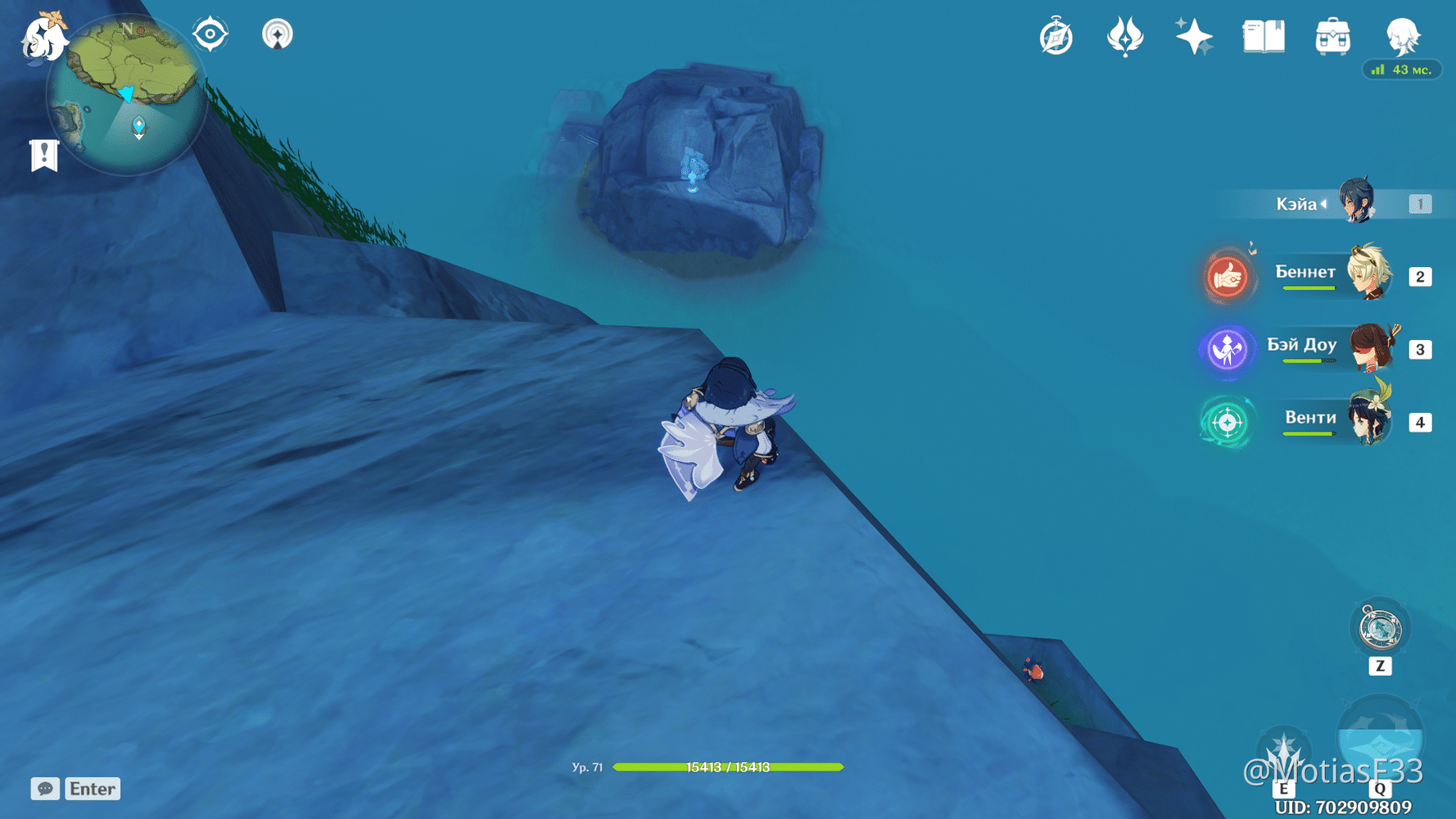Open the Character screen via portrait

(1402, 37)
